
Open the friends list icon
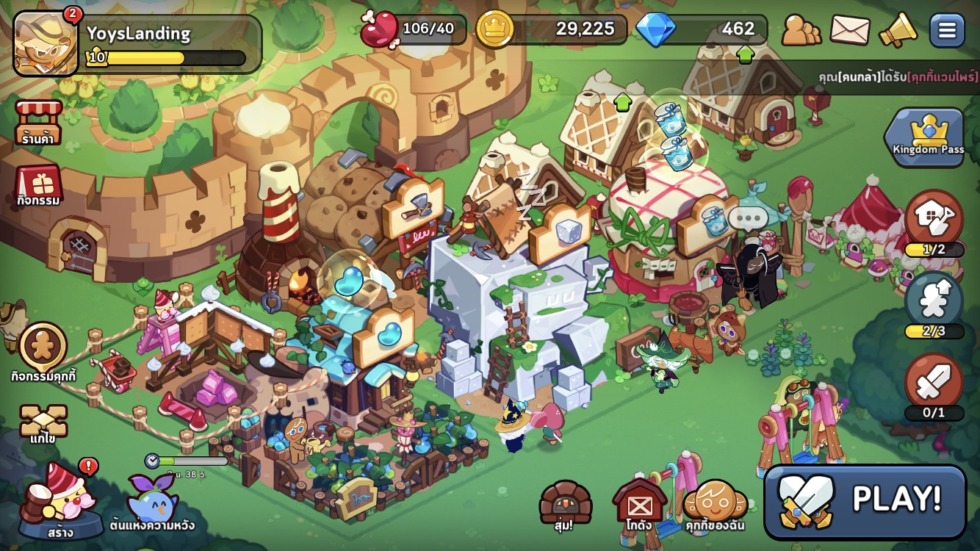pyautogui.click(x=800, y=30)
